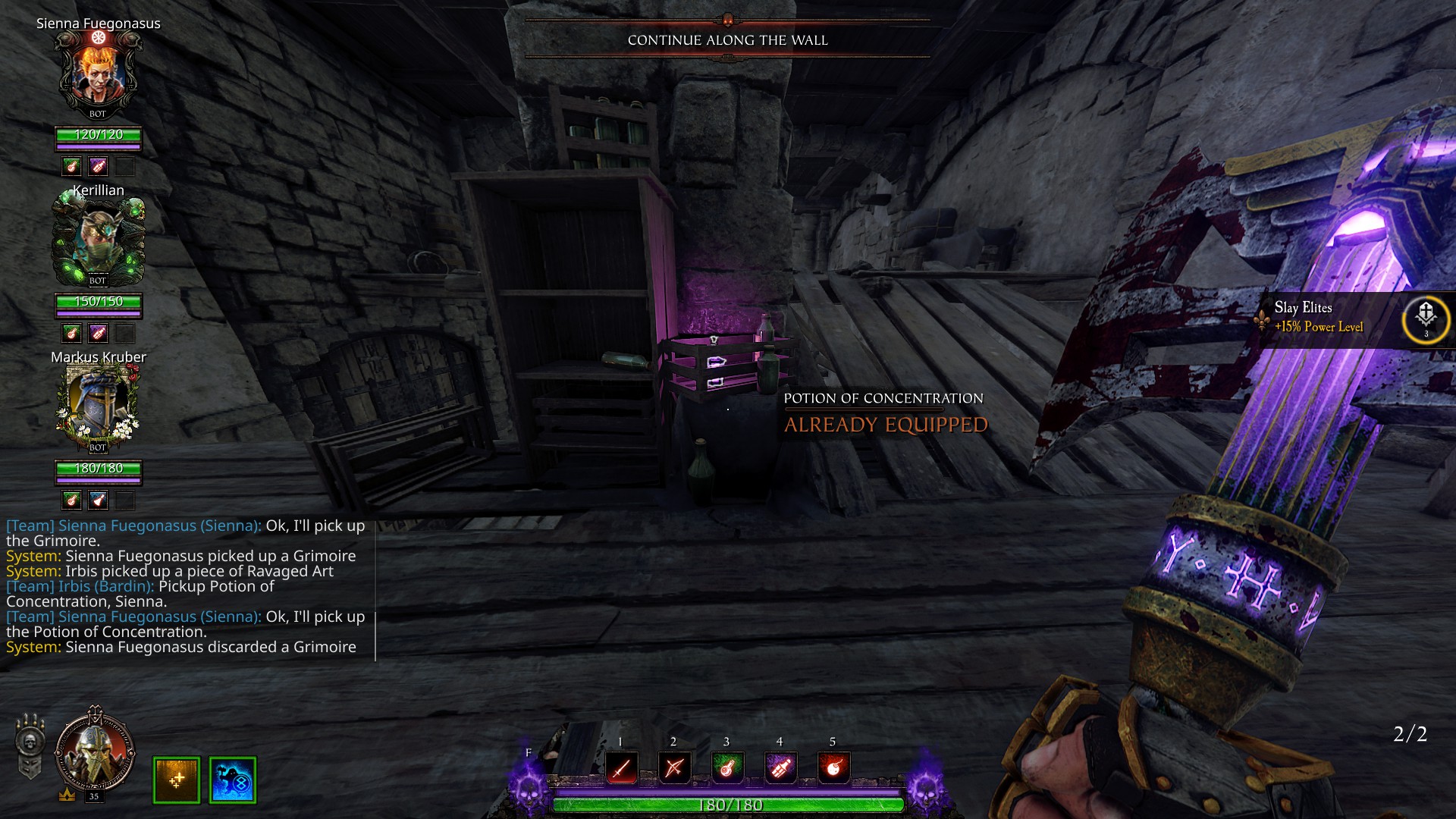Select the purple concentration potion slot
The width and height of the screenshot is (1456, 819).
780,769
